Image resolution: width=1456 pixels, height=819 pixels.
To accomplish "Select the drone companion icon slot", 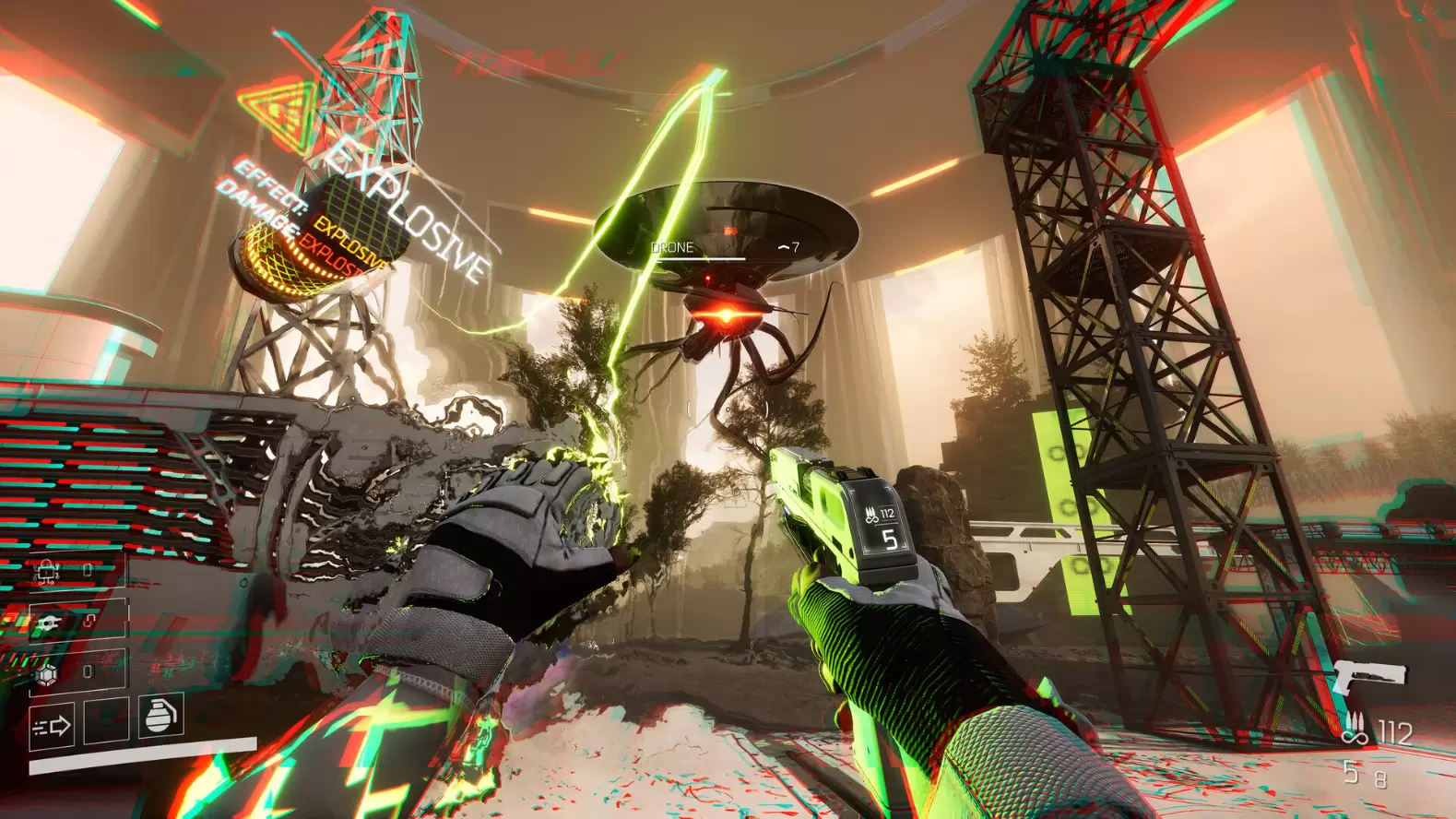I will 45,572.
